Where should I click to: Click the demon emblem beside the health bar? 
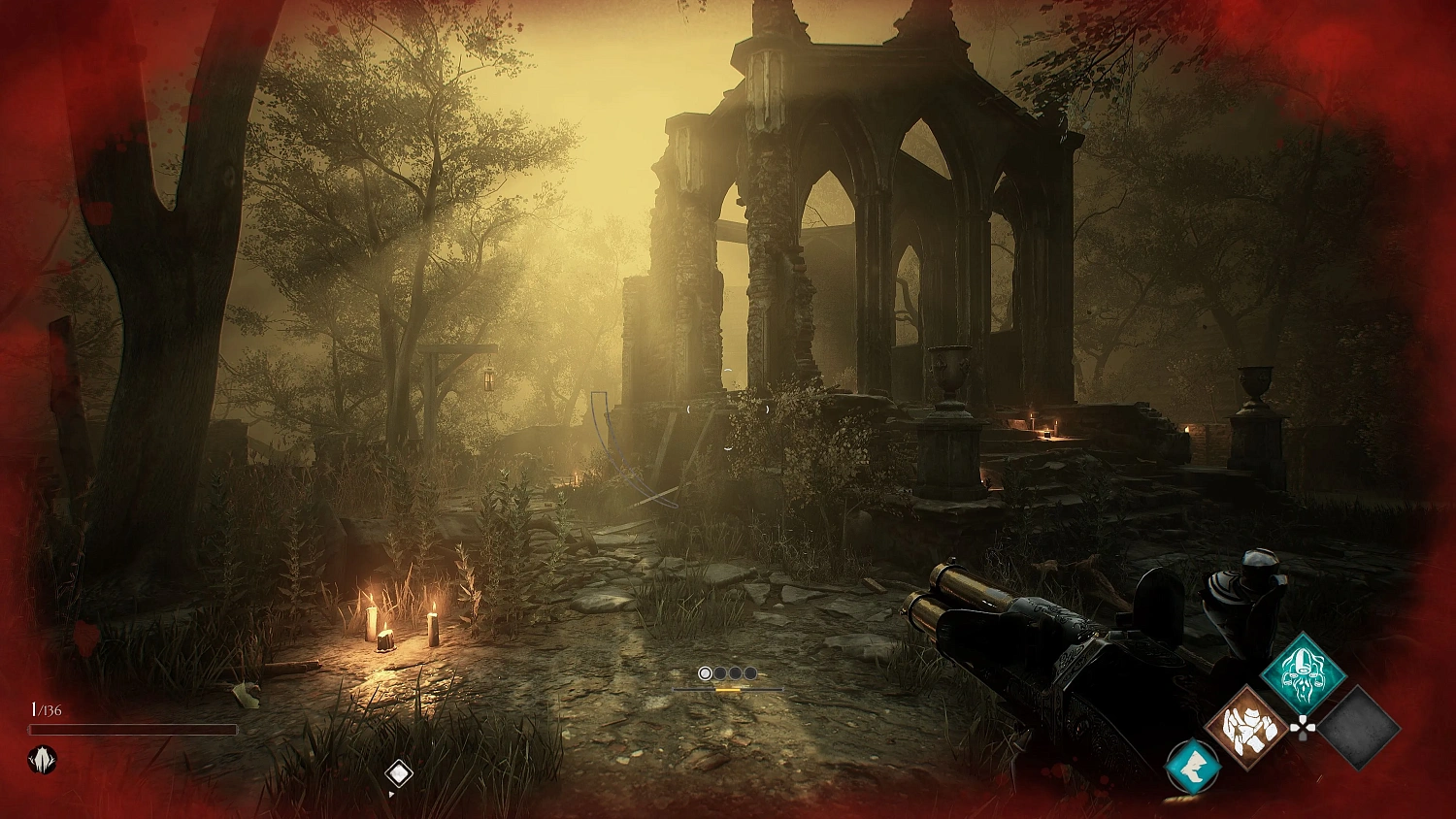tap(41, 759)
